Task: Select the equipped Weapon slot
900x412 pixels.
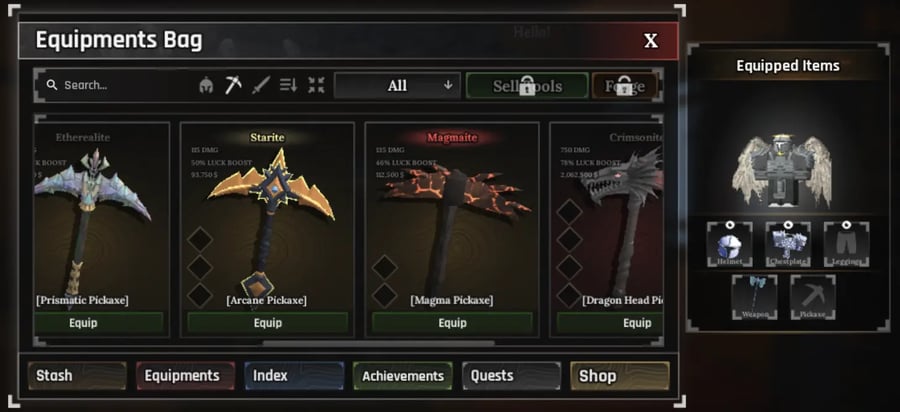Action: click(x=754, y=297)
